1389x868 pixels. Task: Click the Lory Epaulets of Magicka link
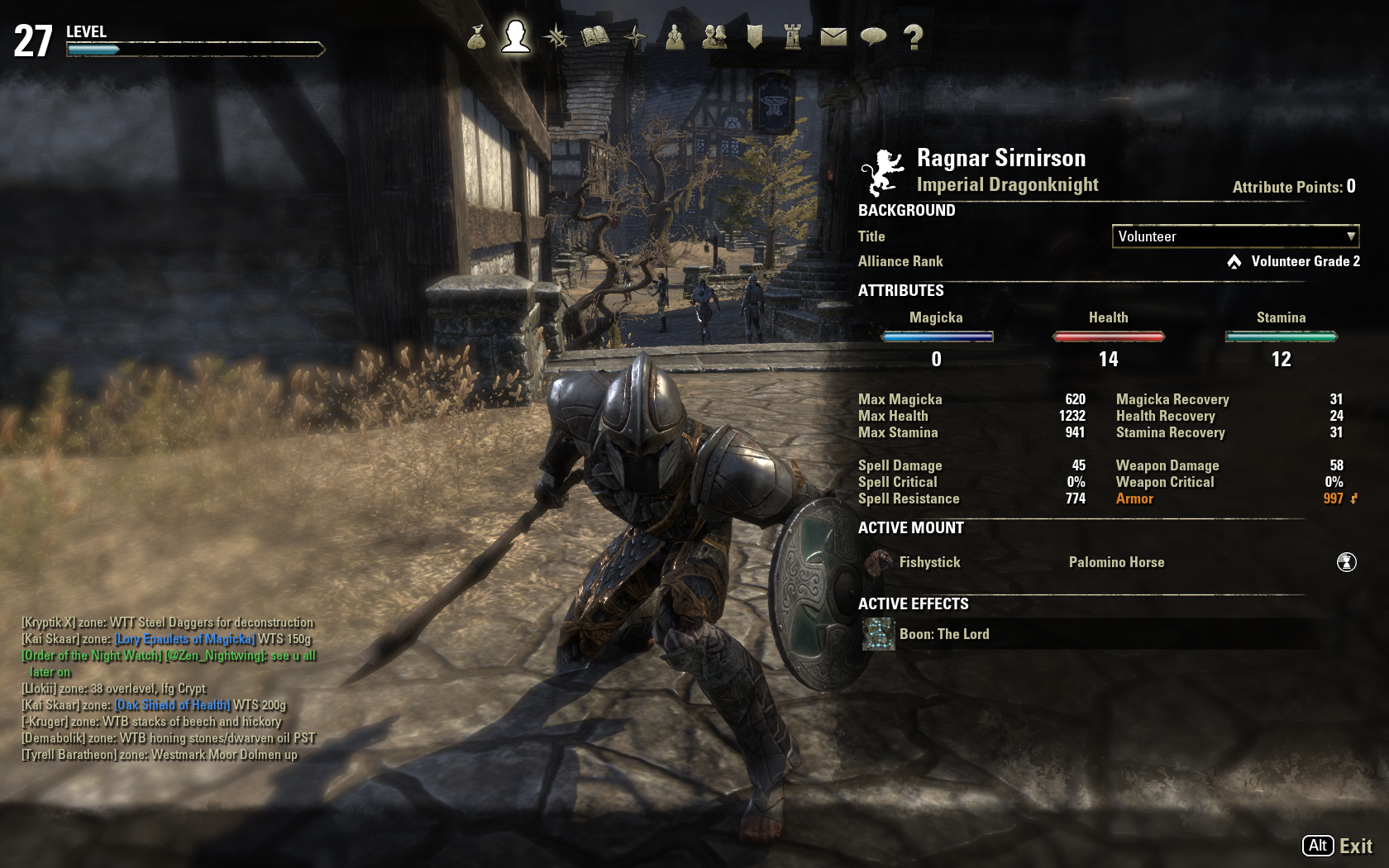(184, 639)
